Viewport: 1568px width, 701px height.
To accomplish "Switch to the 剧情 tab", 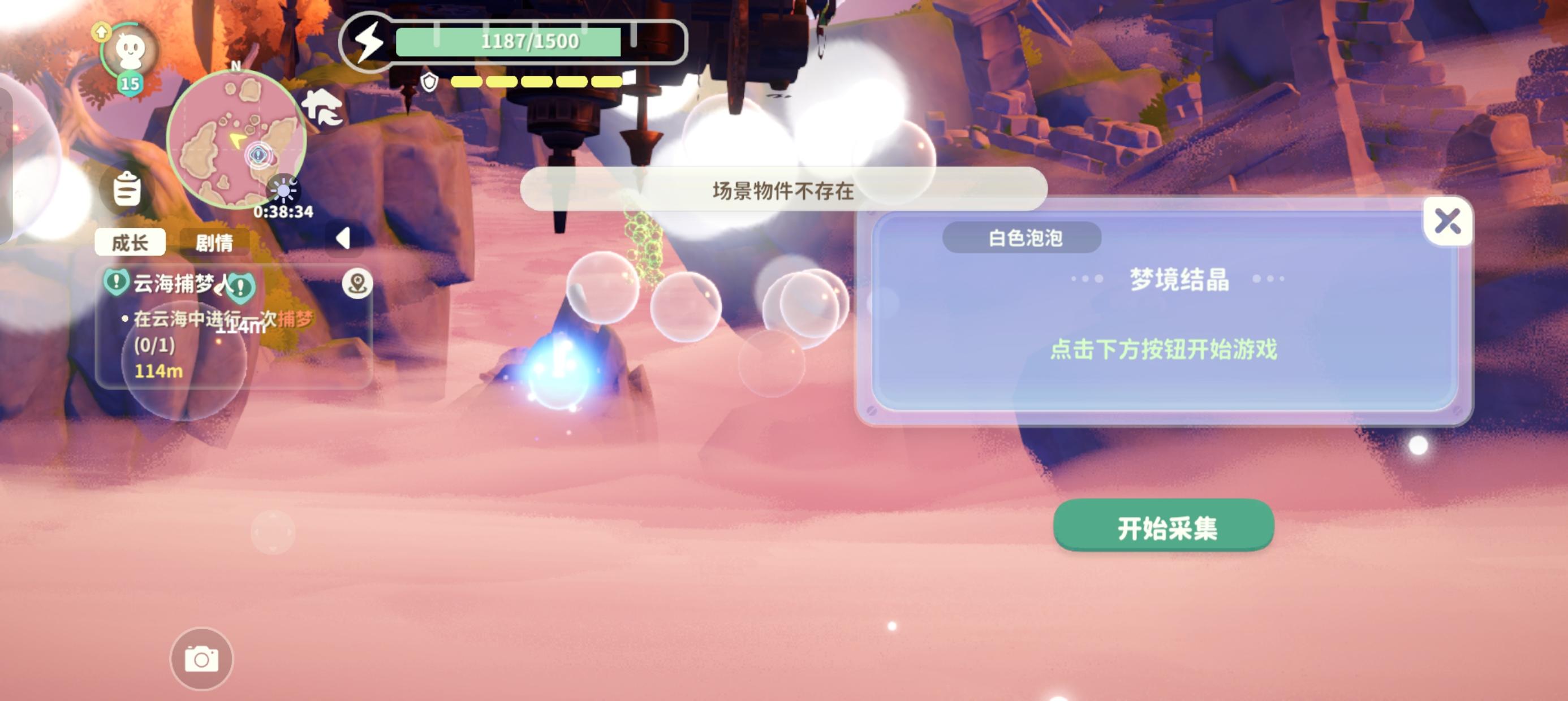I will click(x=216, y=243).
